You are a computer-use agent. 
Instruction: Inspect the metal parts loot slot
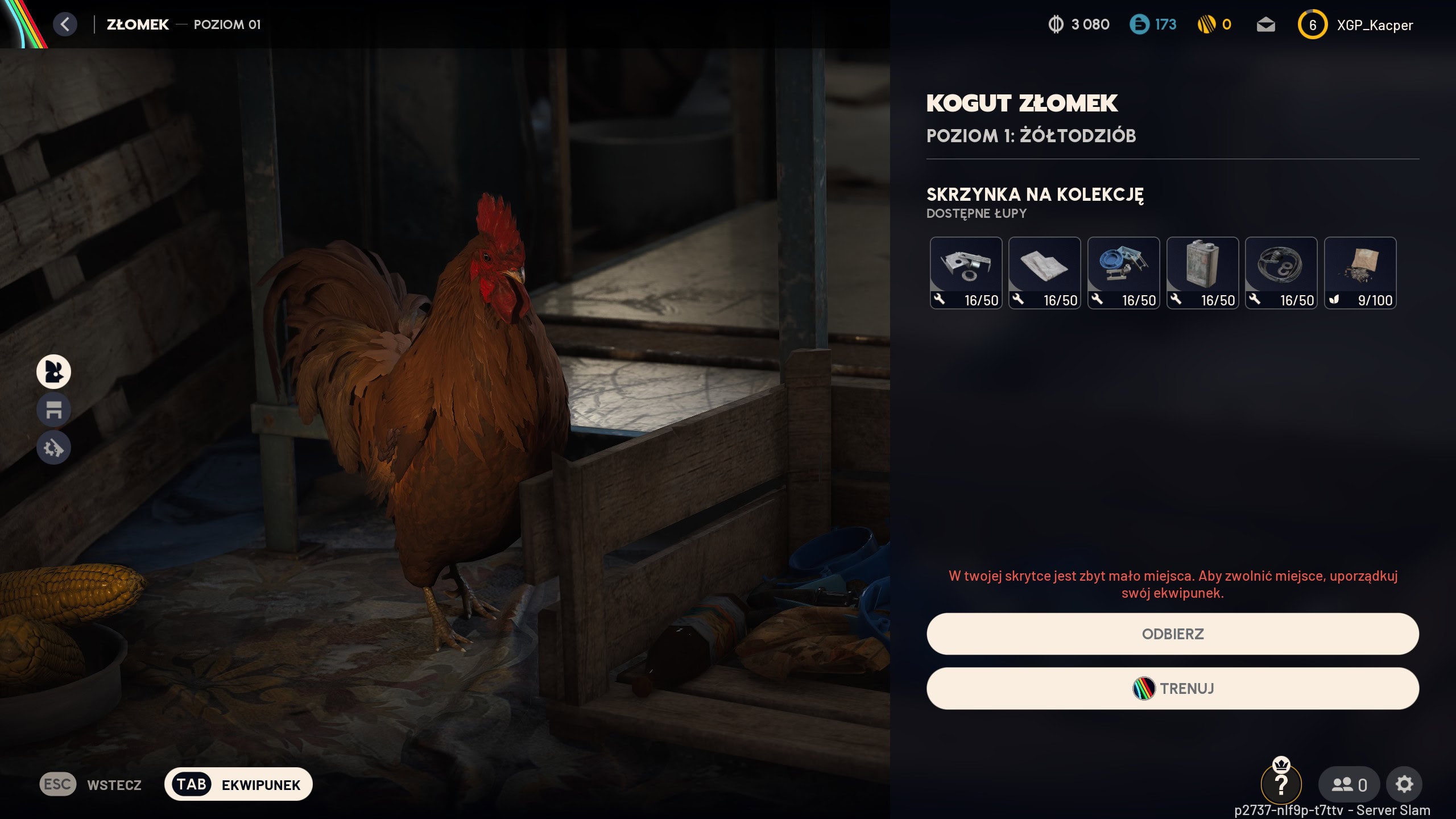[x=966, y=273]
